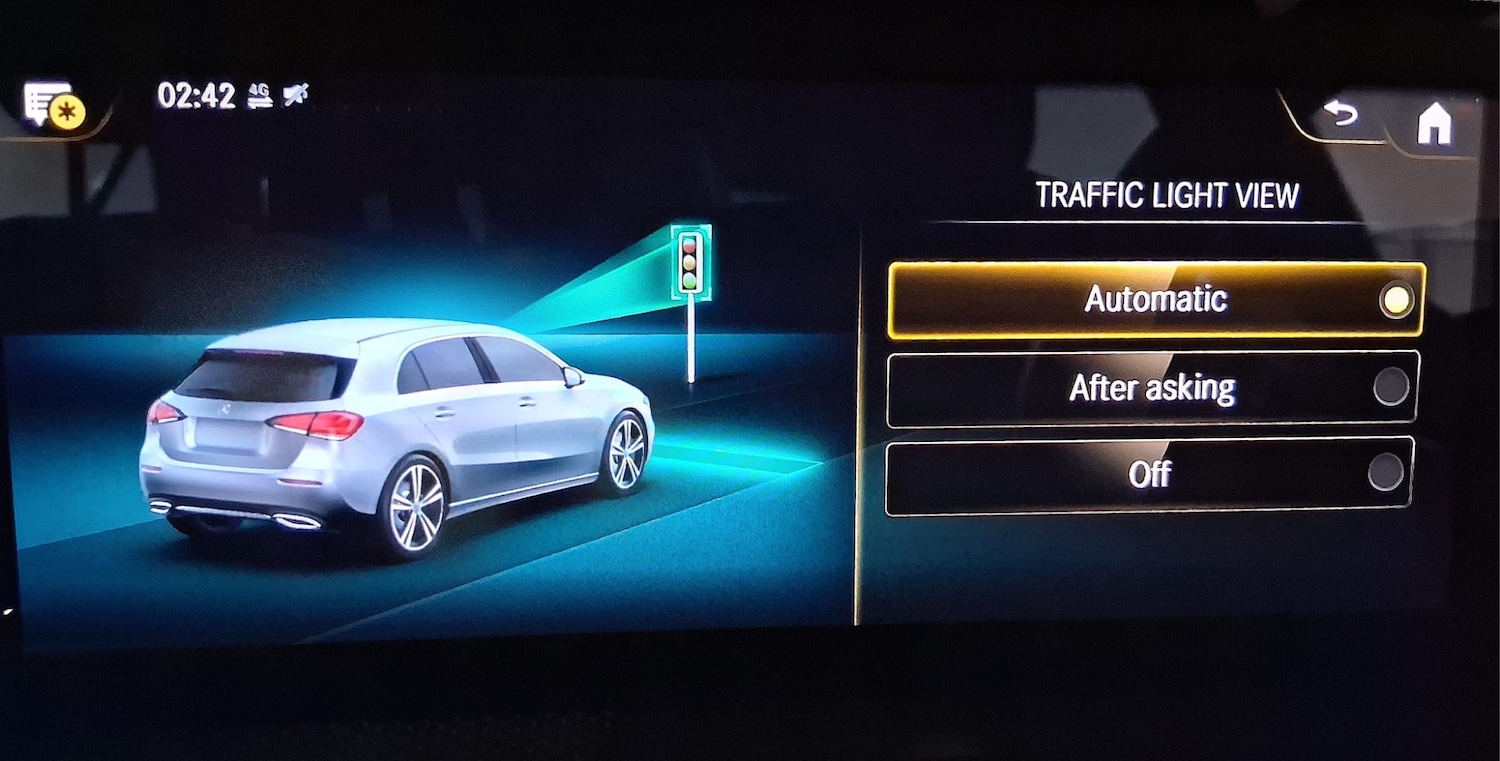The width and height of the screenshot is (1500, 761).
Task: Click the green traffic light graphic
Action: (x=688, y=262)
